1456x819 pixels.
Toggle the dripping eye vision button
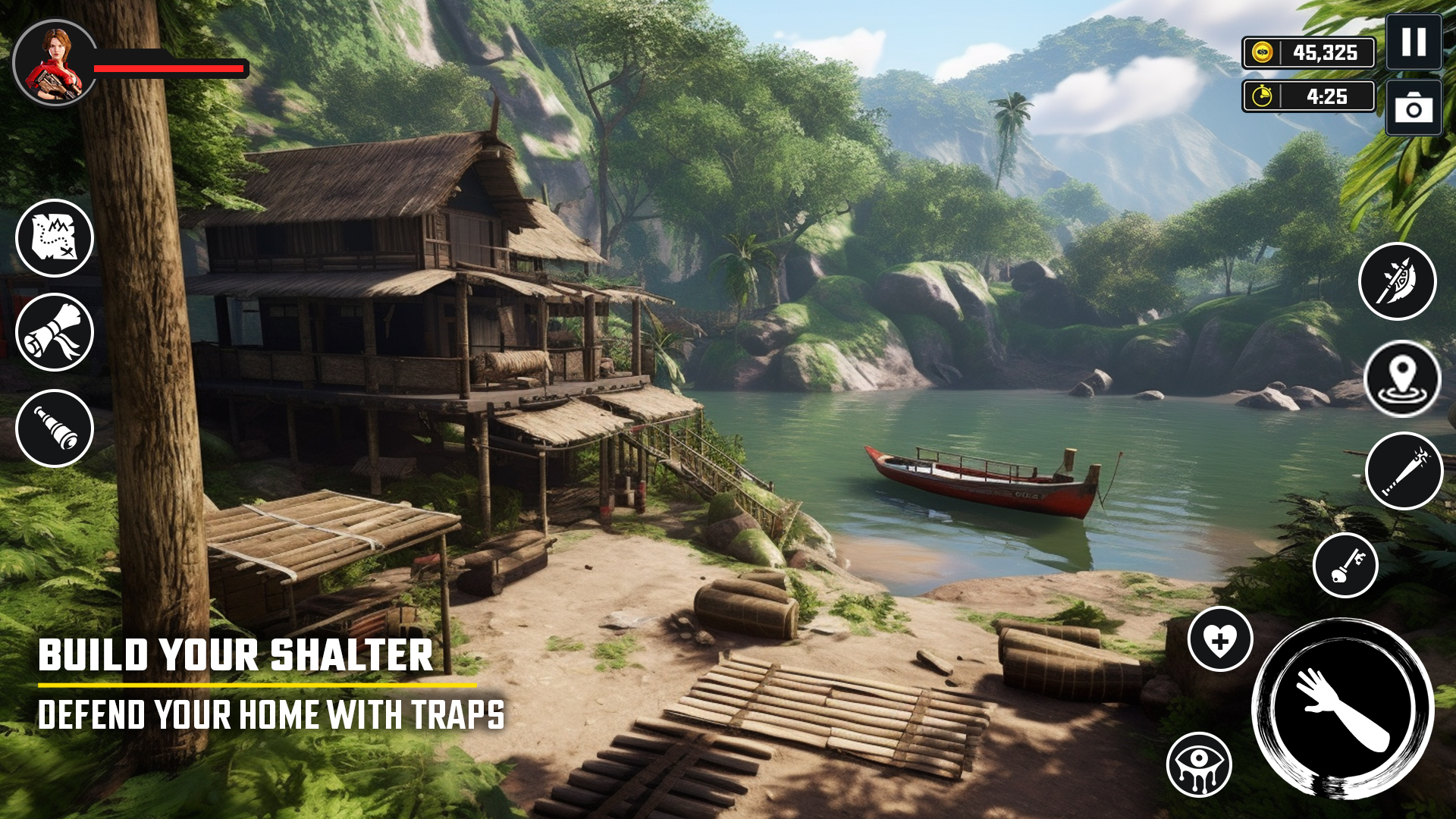click(x=1199, y=764)
